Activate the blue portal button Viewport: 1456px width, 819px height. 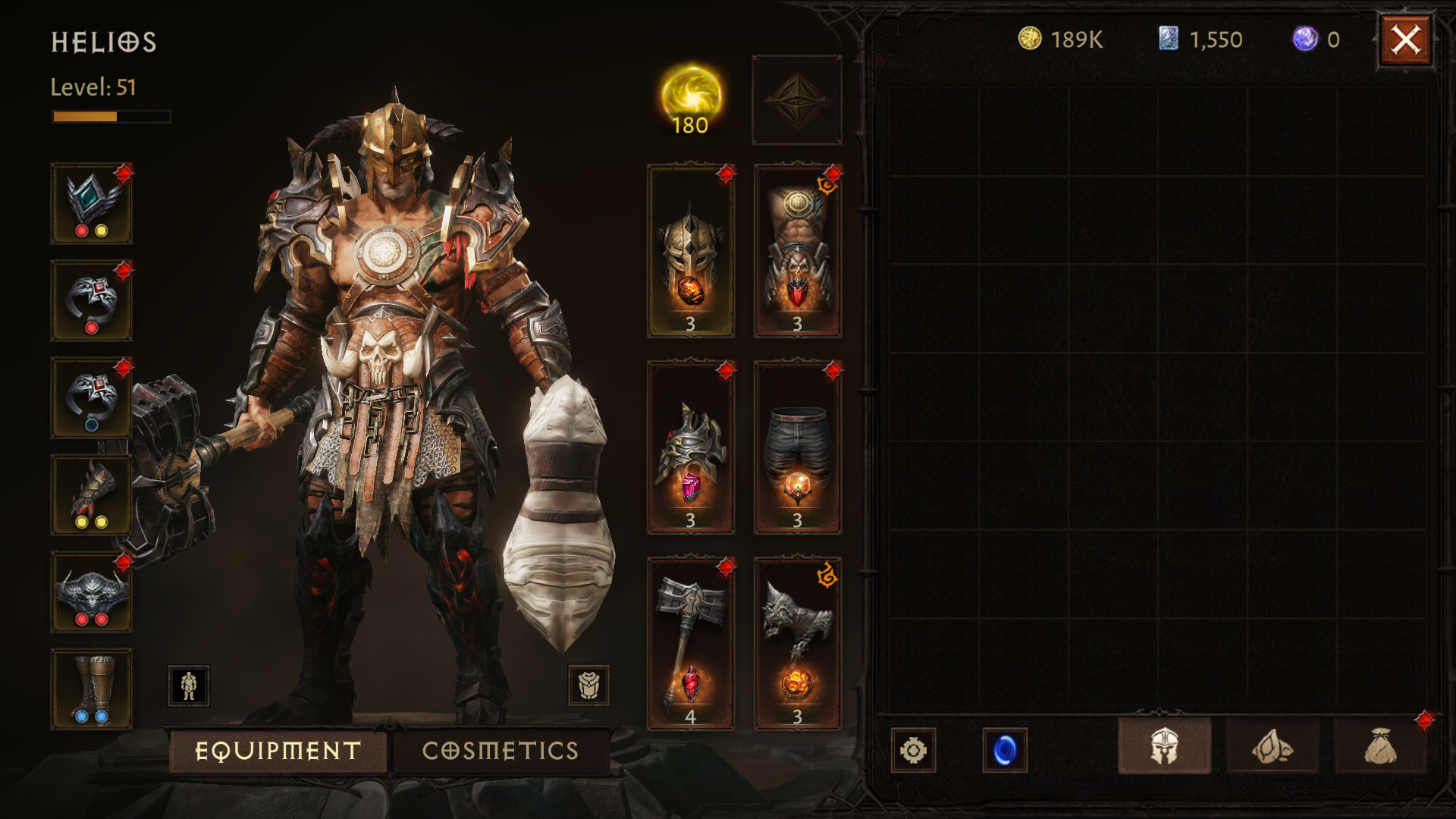(1005, 750)
